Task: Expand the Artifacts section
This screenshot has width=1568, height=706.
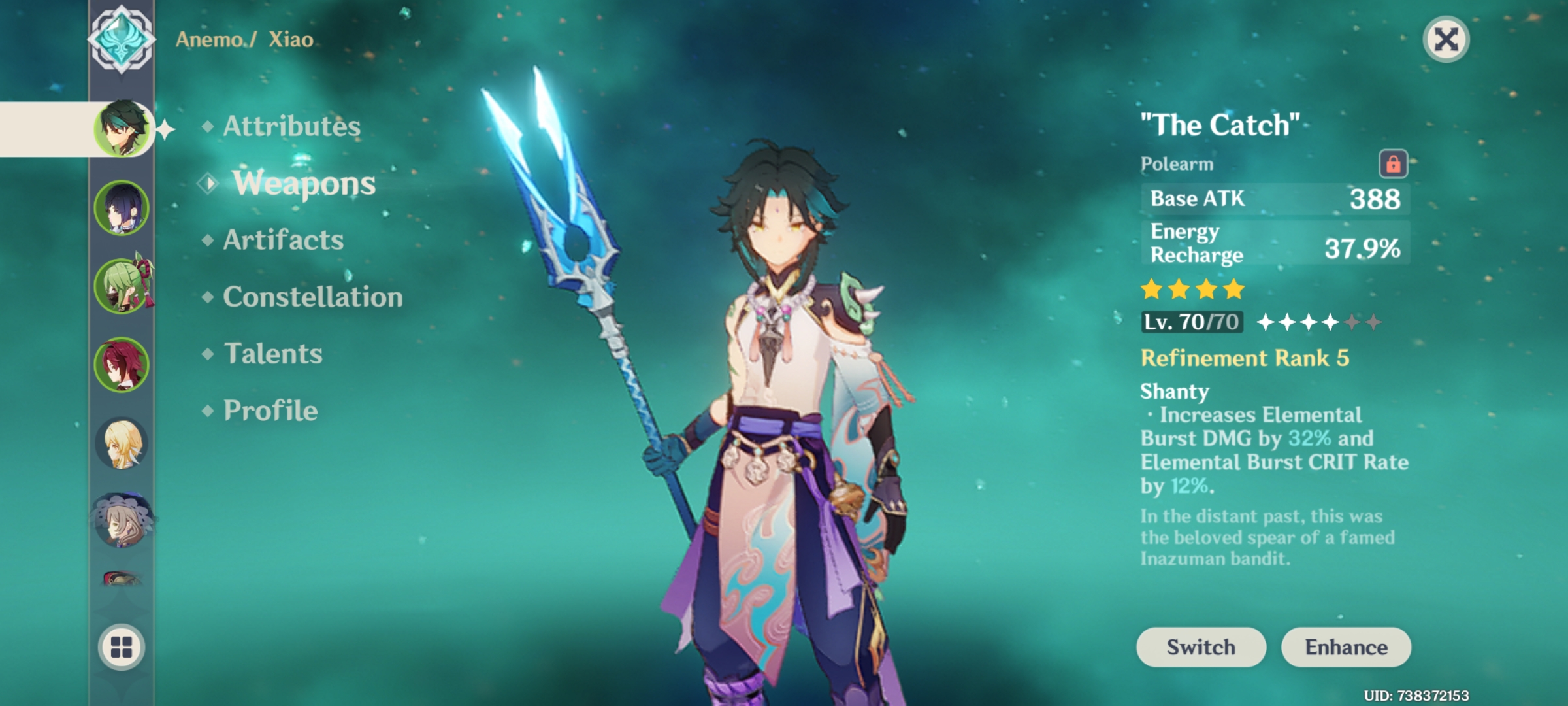Action: (x=282, y=241)
